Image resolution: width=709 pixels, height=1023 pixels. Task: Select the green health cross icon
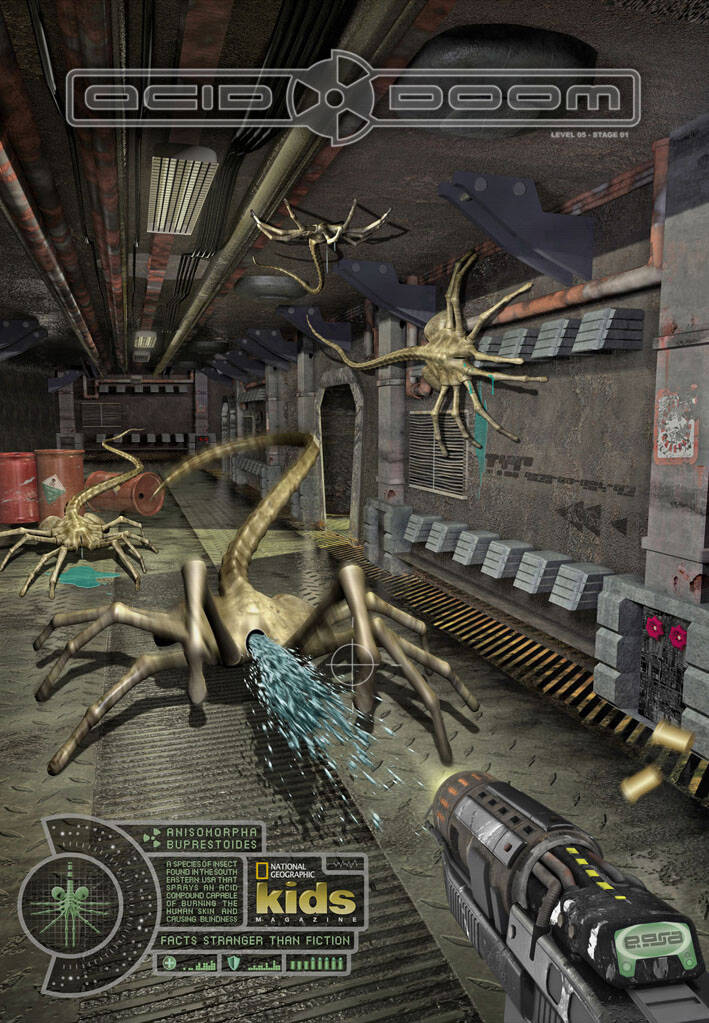(170, 963)
